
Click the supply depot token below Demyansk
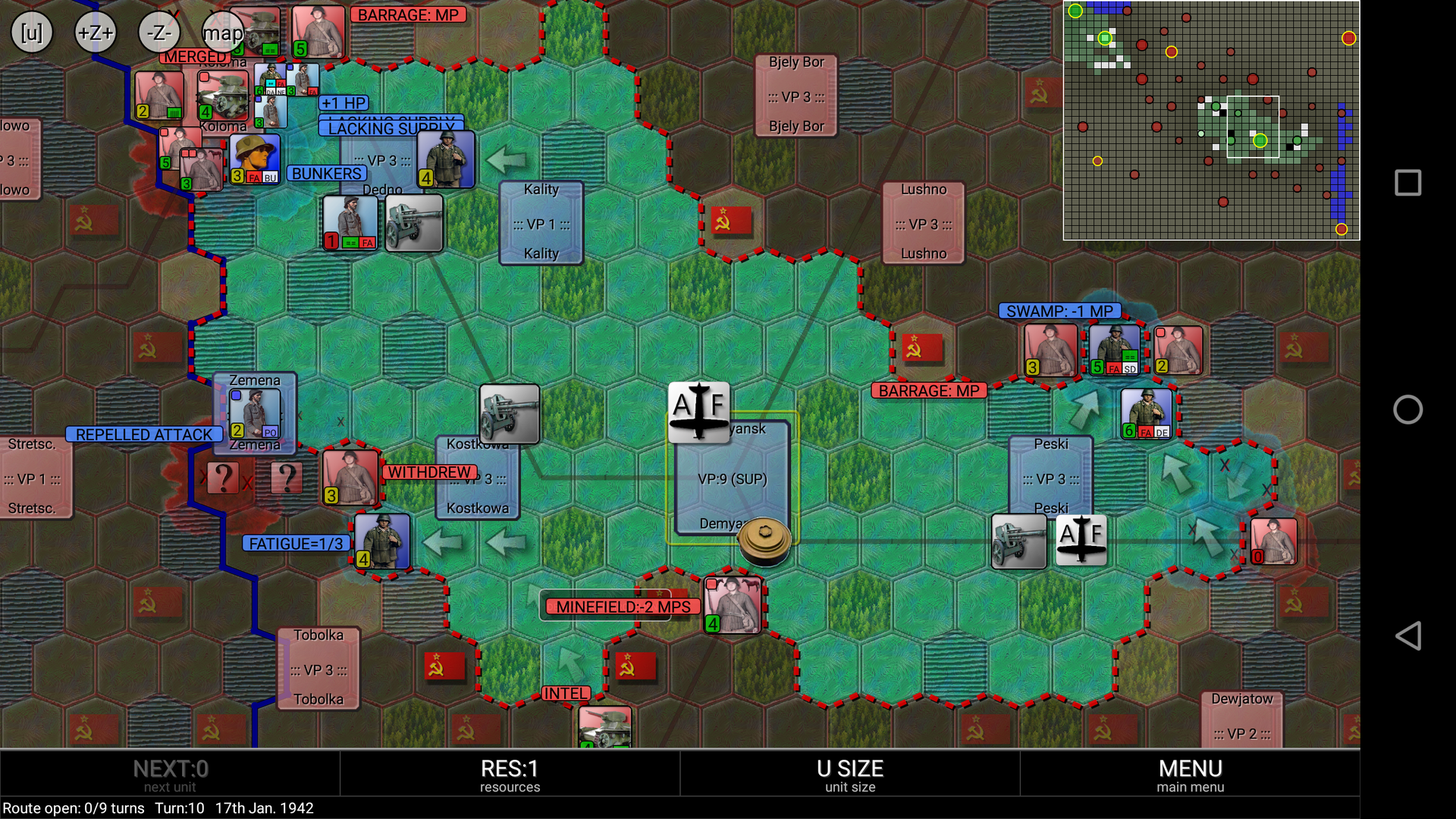click(x=765, y=541)
